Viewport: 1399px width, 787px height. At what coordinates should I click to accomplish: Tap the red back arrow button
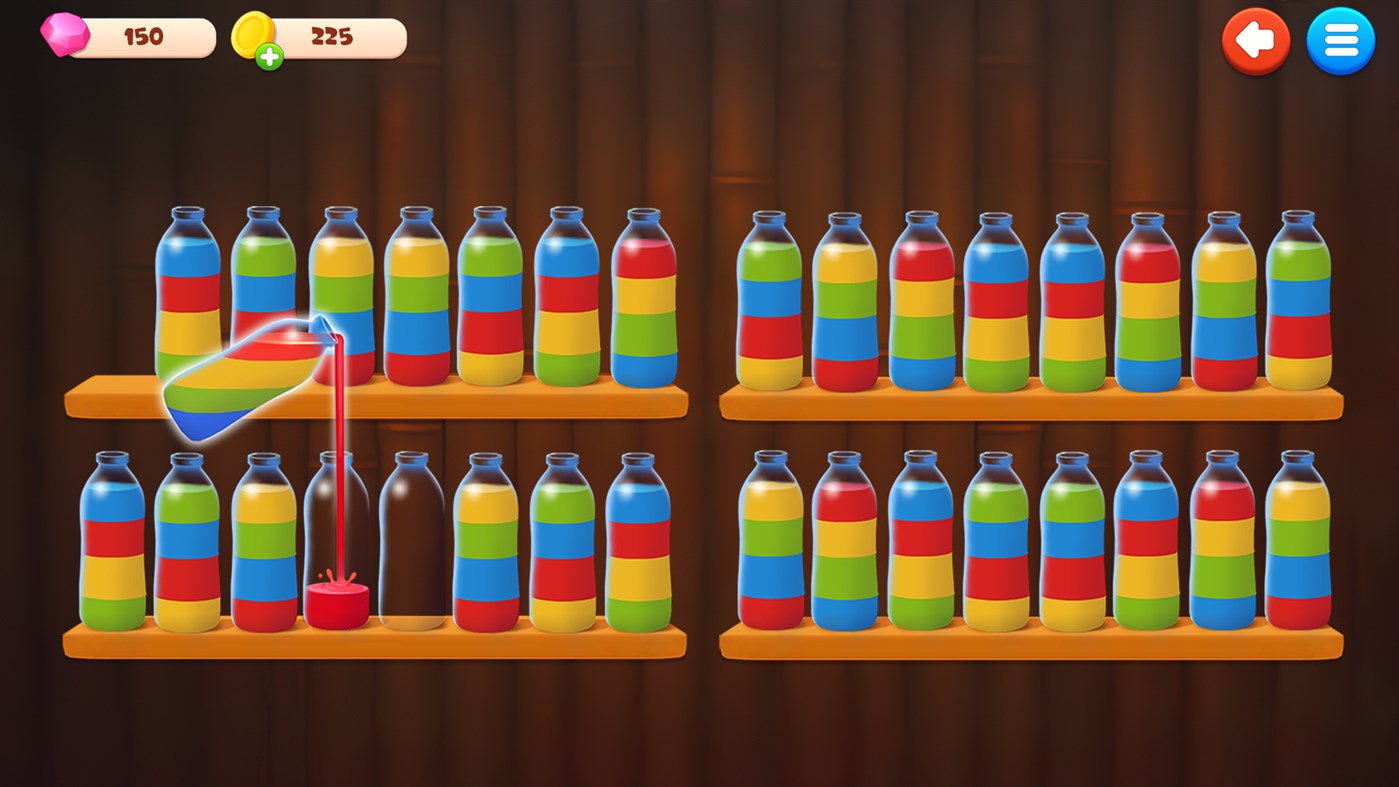tap(1256, 41)
